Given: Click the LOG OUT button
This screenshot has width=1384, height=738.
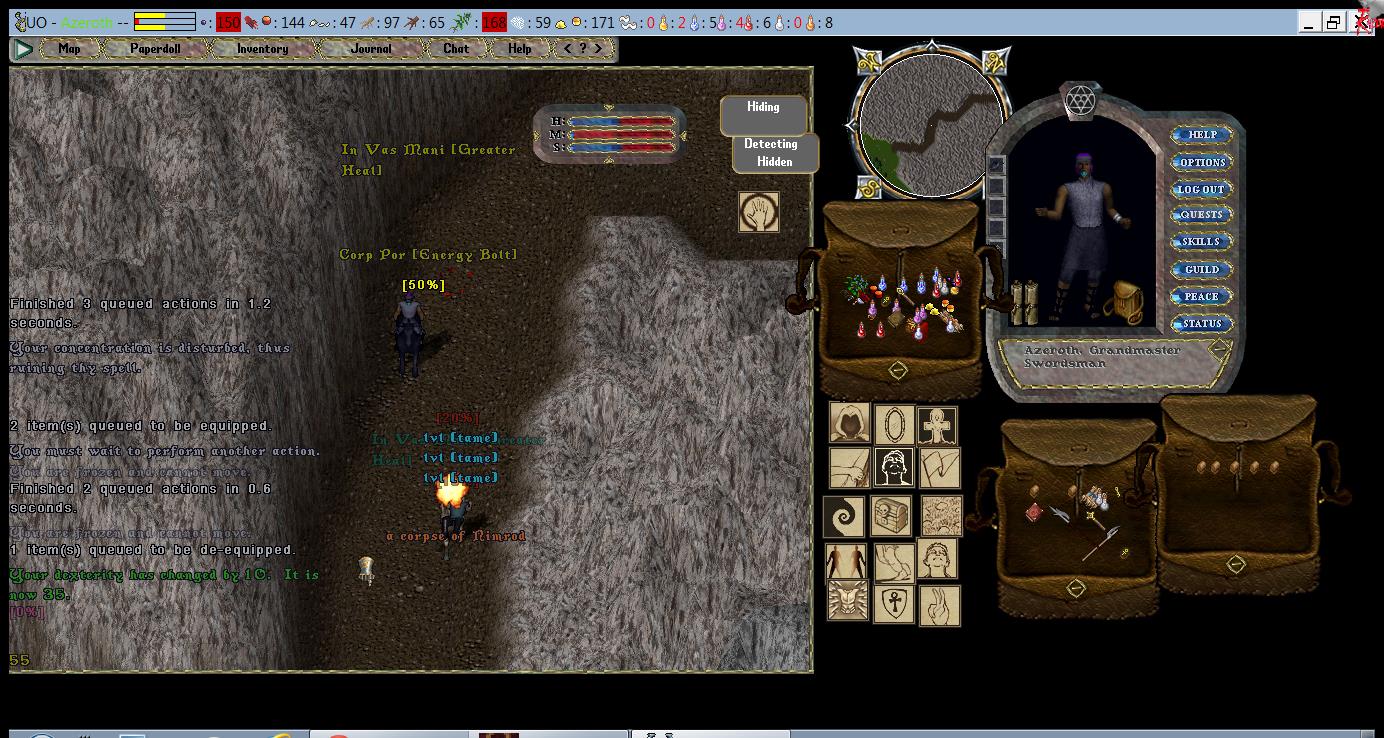Looking at the screenshot, I should [1201, 189].
